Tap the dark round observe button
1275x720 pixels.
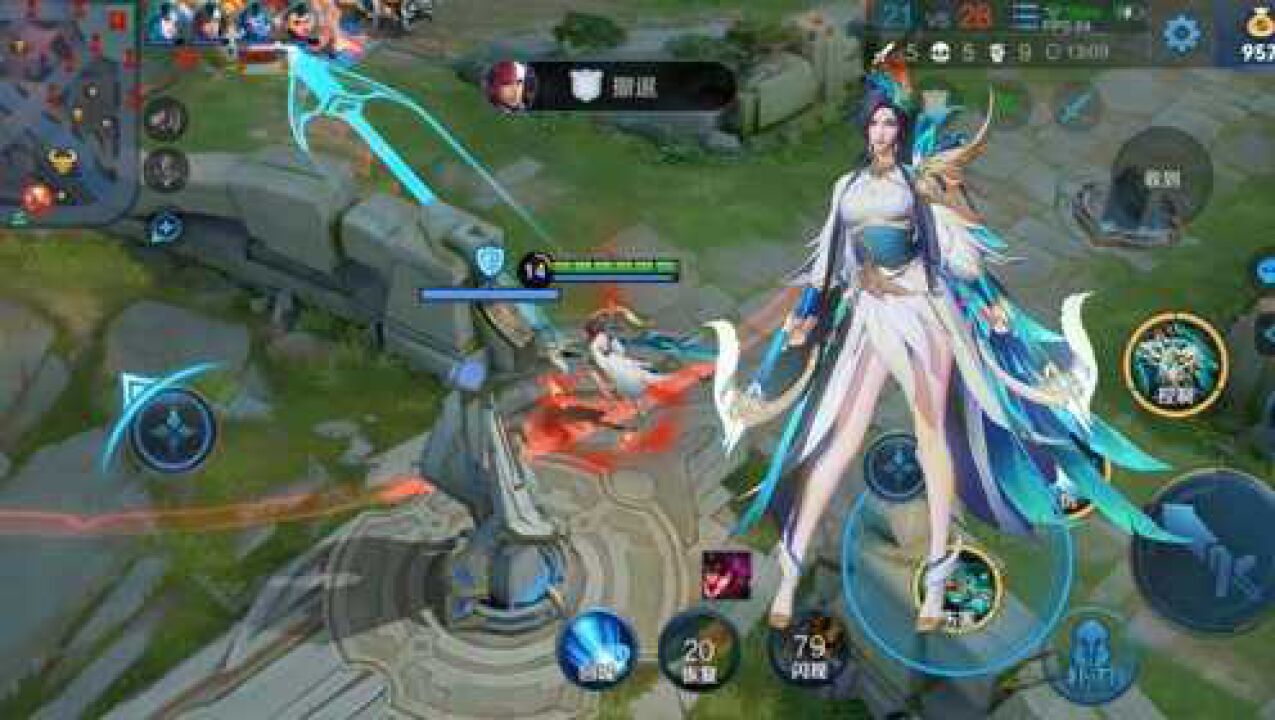pos(1161,177)
